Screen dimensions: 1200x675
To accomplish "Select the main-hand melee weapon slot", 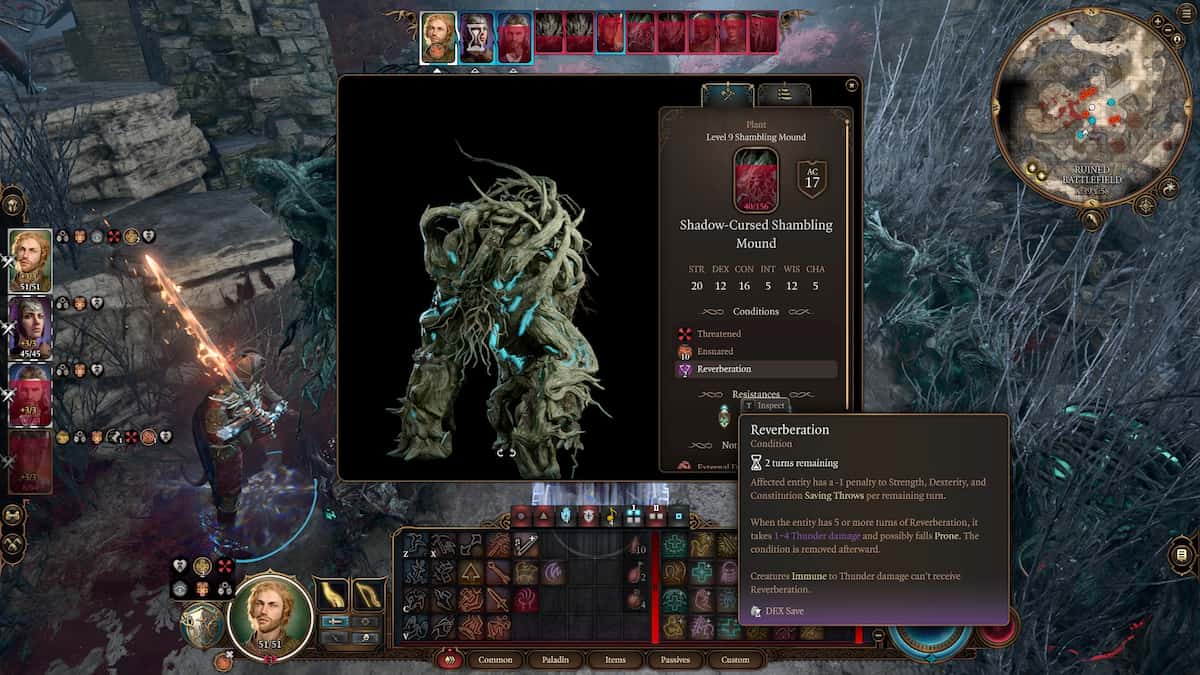I will (x=332, y=595).
